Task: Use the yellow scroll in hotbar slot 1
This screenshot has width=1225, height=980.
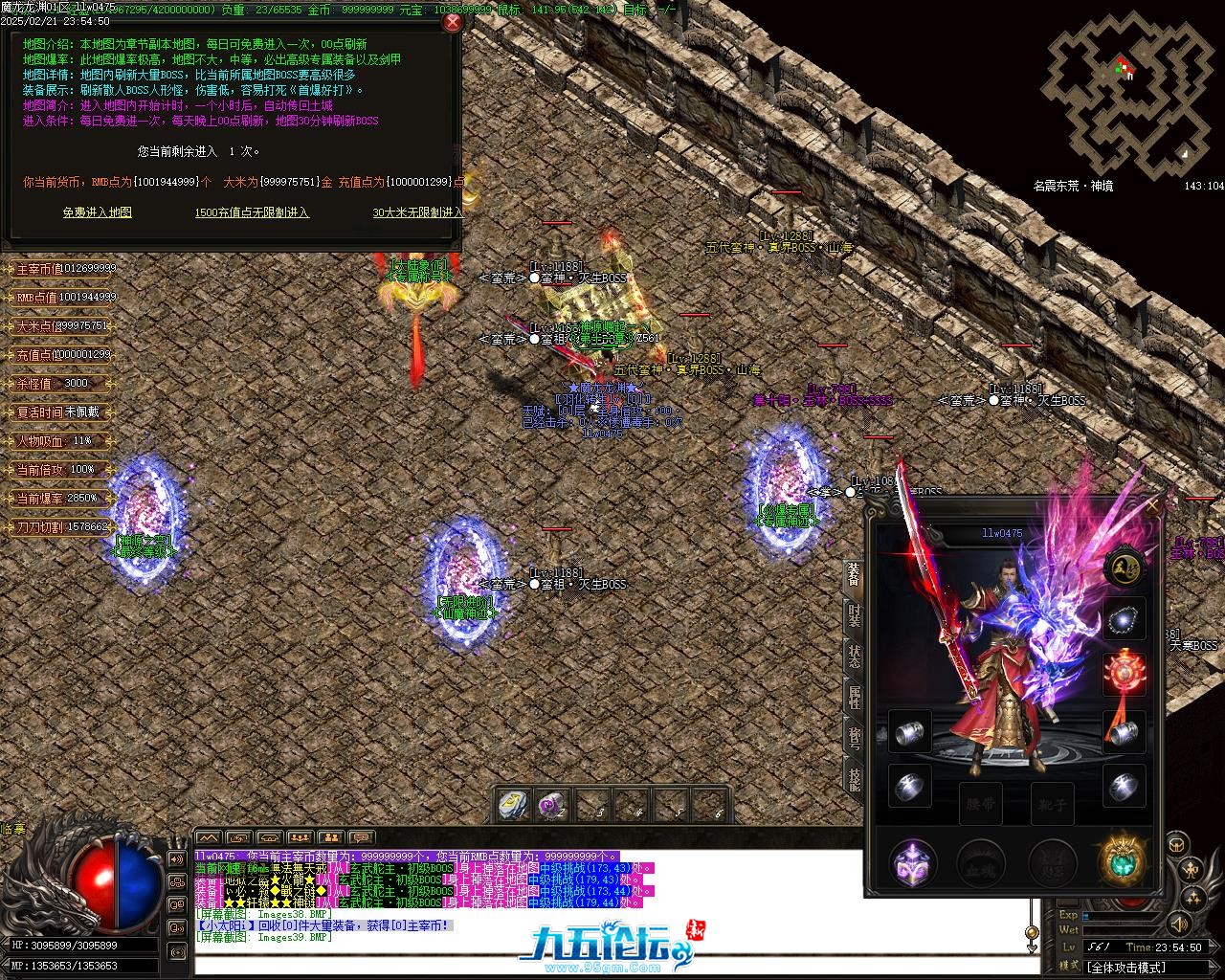Action: [x=514, y=806]
